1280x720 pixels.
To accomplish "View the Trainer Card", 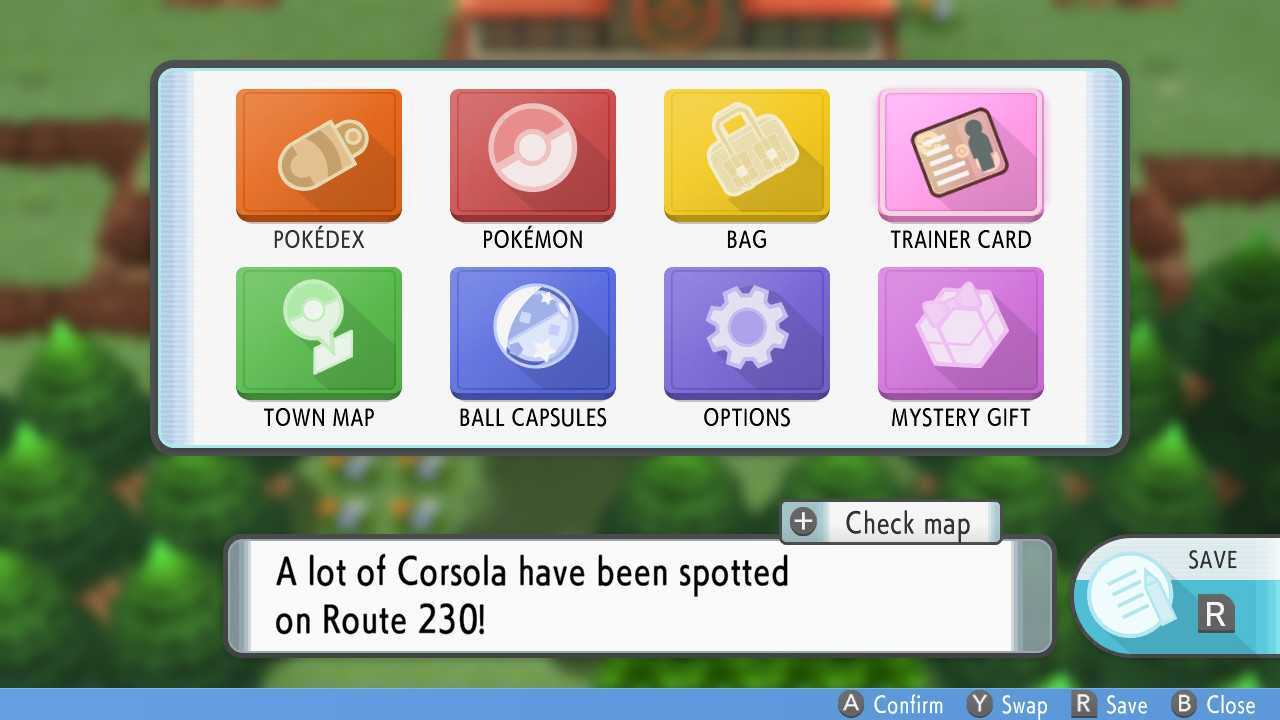I will (x=960, y=154).
